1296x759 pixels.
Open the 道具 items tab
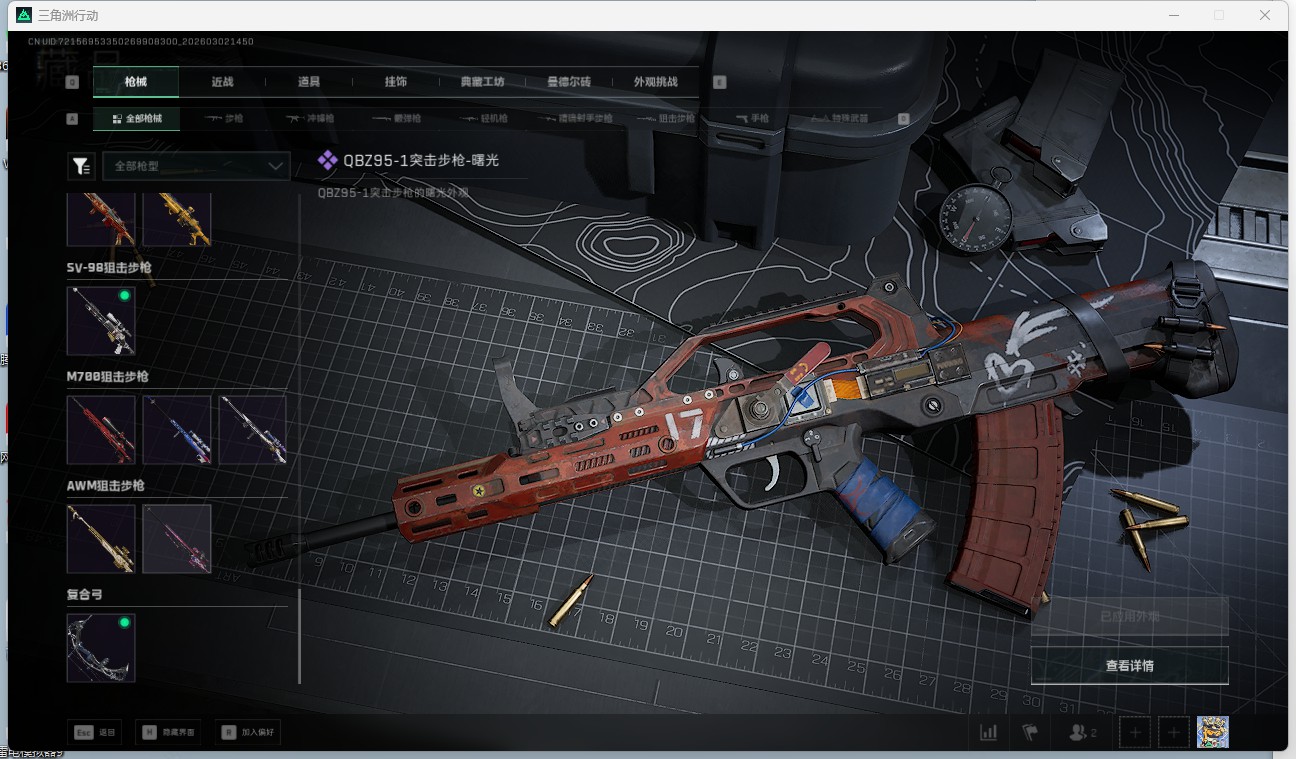click(309, 82)
